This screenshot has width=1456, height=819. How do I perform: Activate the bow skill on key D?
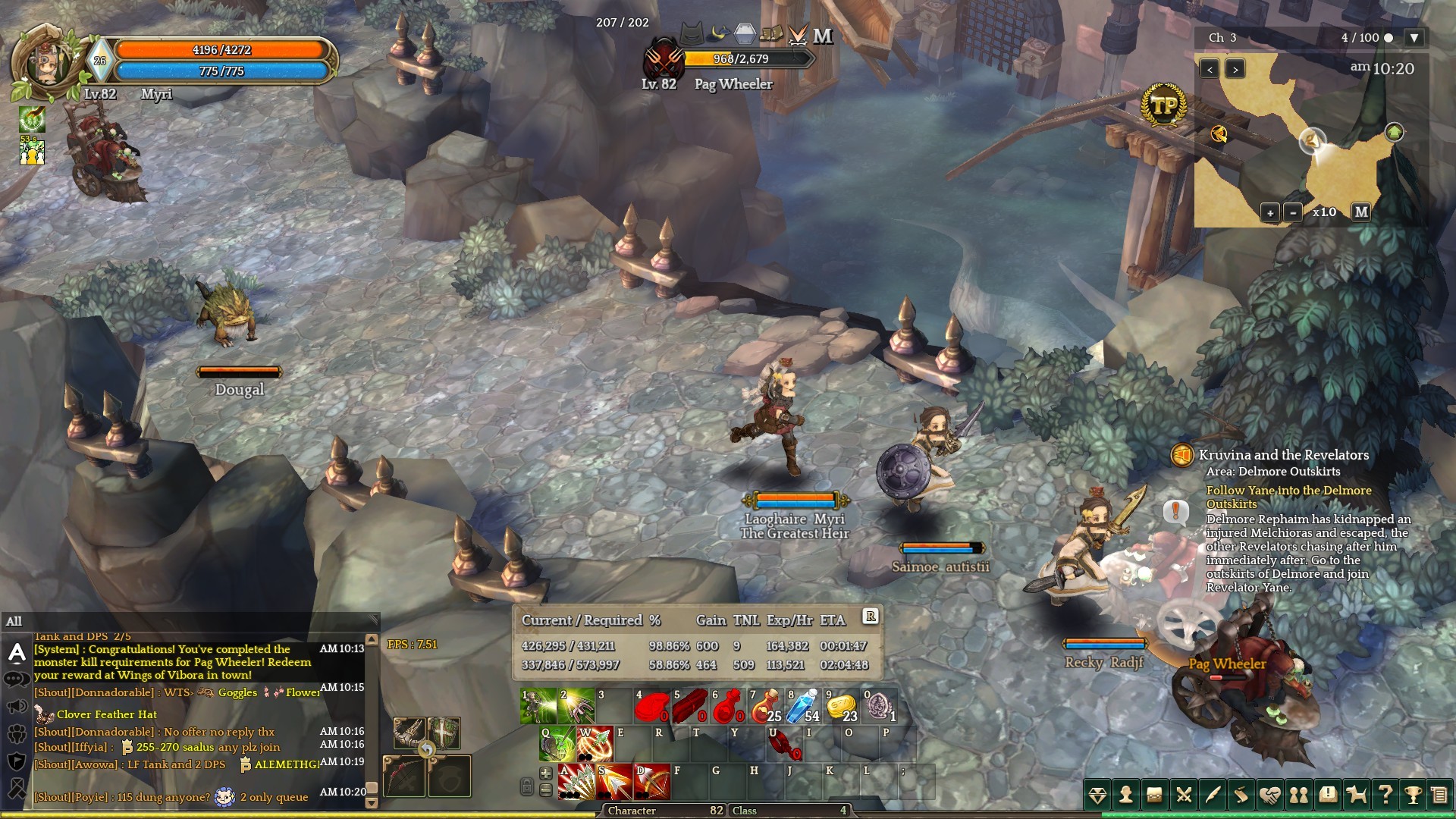[651, 782]
